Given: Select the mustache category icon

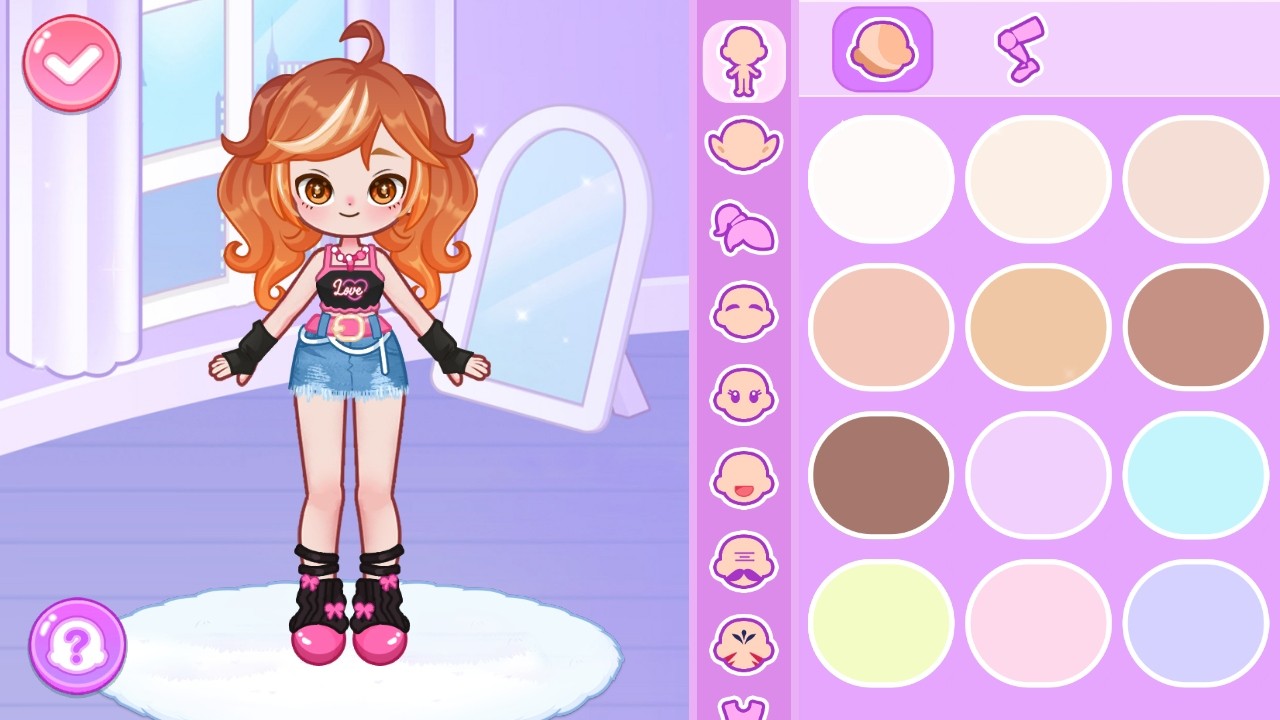Looking at the screenshot, I should click(x=743, y=561).
